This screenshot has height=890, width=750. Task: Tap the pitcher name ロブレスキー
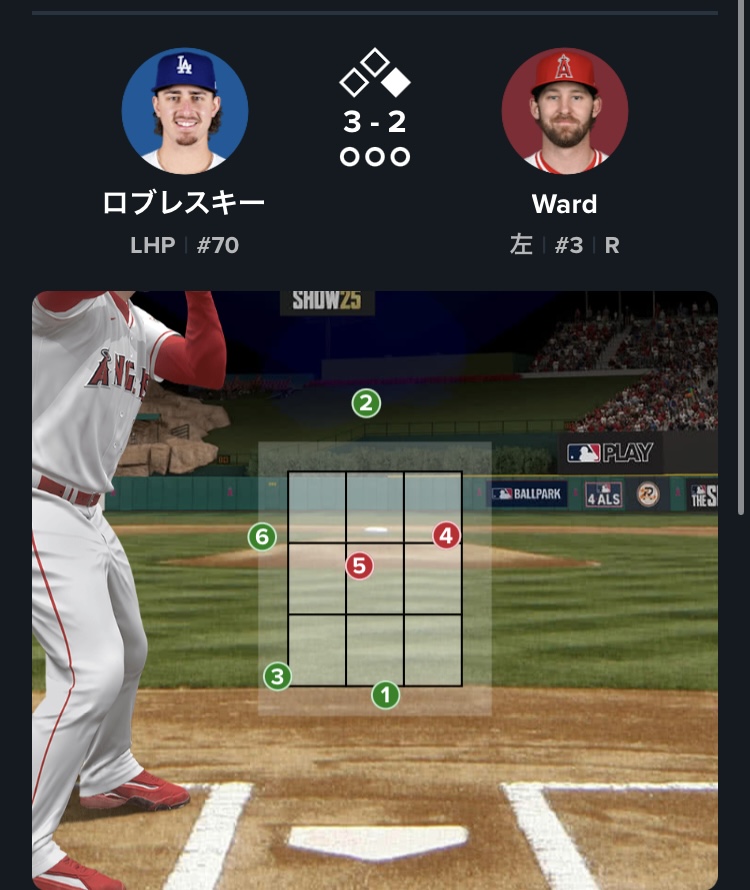(x=184, y=204)
